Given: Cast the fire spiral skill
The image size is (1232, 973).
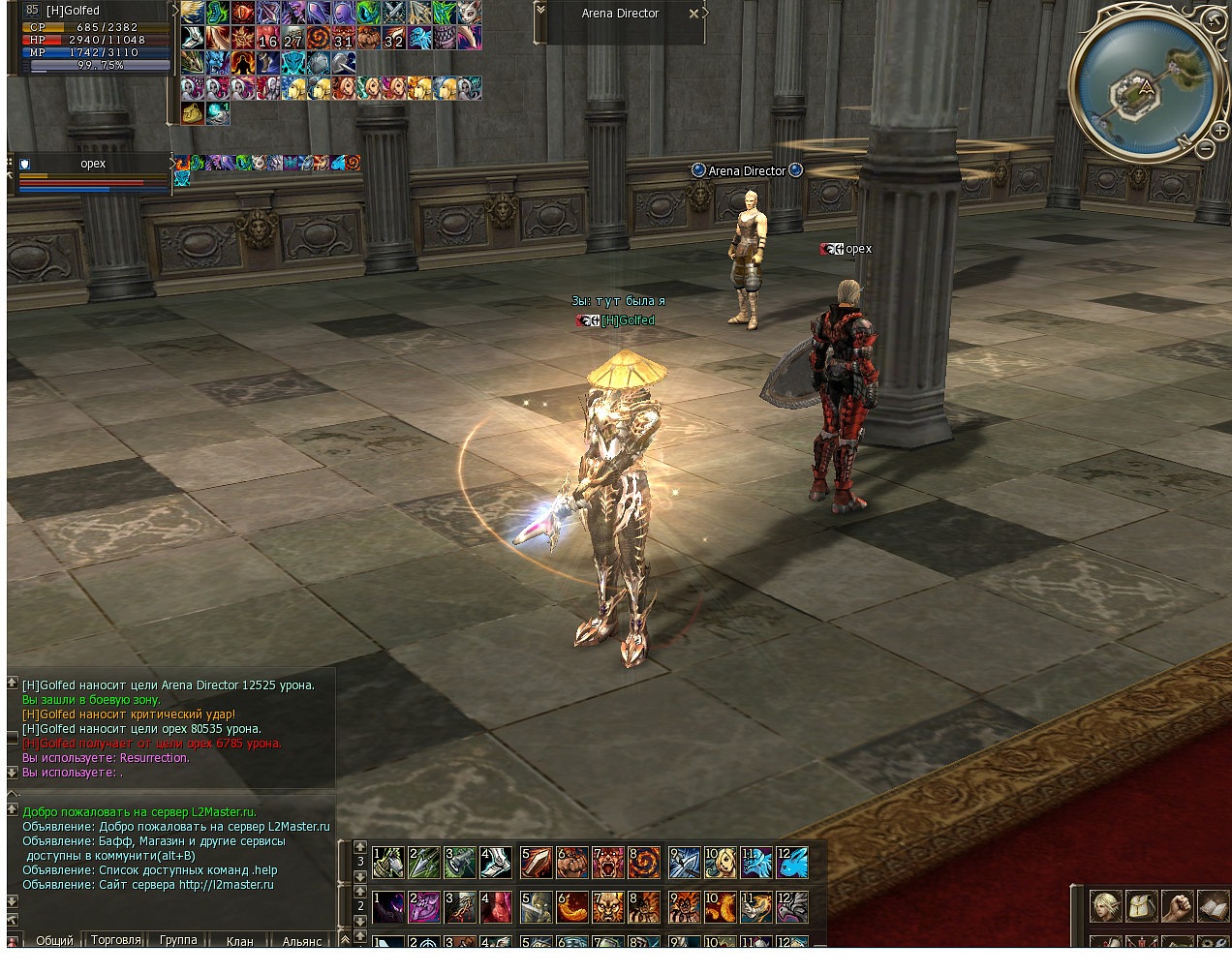Looking at the screenshot, I should 644,863.
